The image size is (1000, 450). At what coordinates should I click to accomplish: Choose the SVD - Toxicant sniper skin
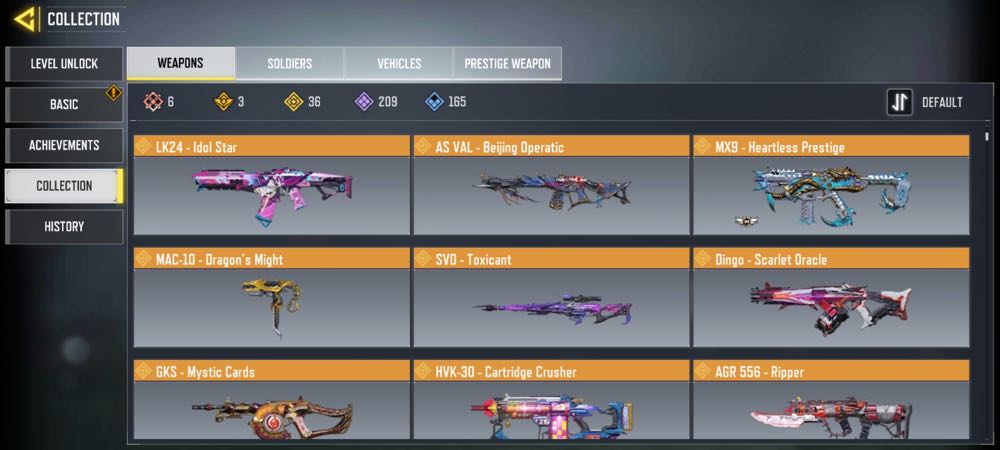[551, 298]
